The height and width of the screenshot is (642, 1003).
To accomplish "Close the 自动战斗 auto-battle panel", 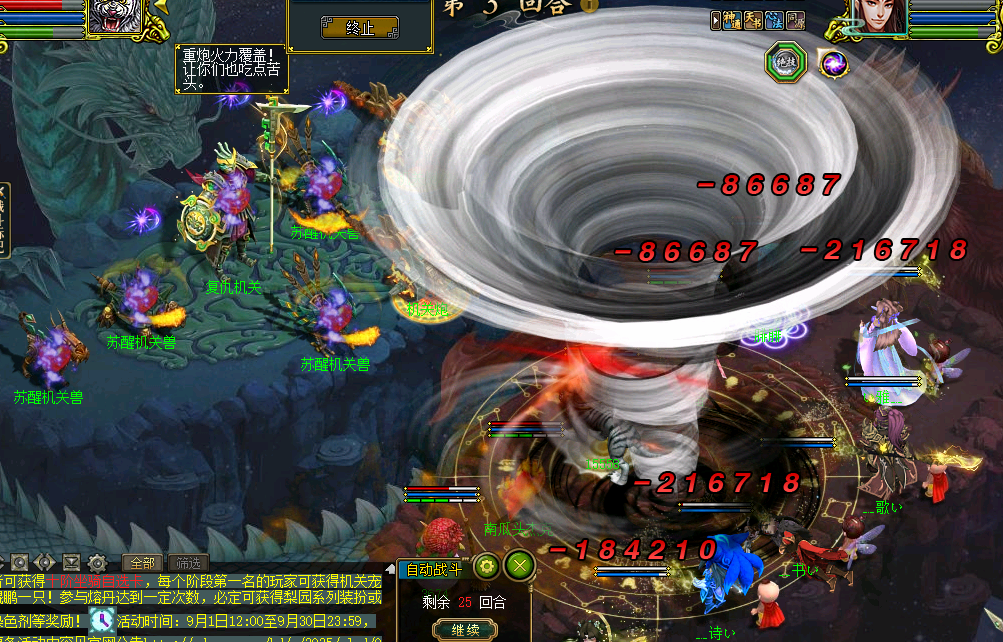I will (519, 566).
